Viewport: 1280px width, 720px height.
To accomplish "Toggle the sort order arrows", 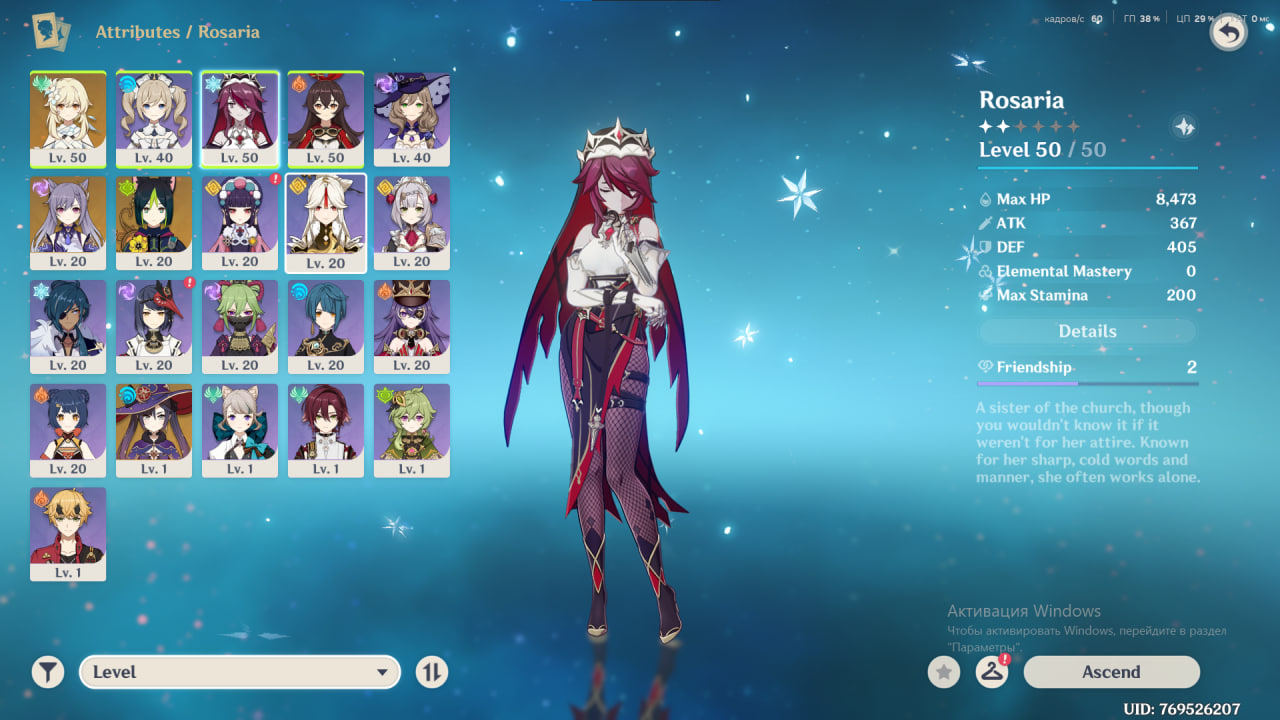I will click(x=431, y=672).
